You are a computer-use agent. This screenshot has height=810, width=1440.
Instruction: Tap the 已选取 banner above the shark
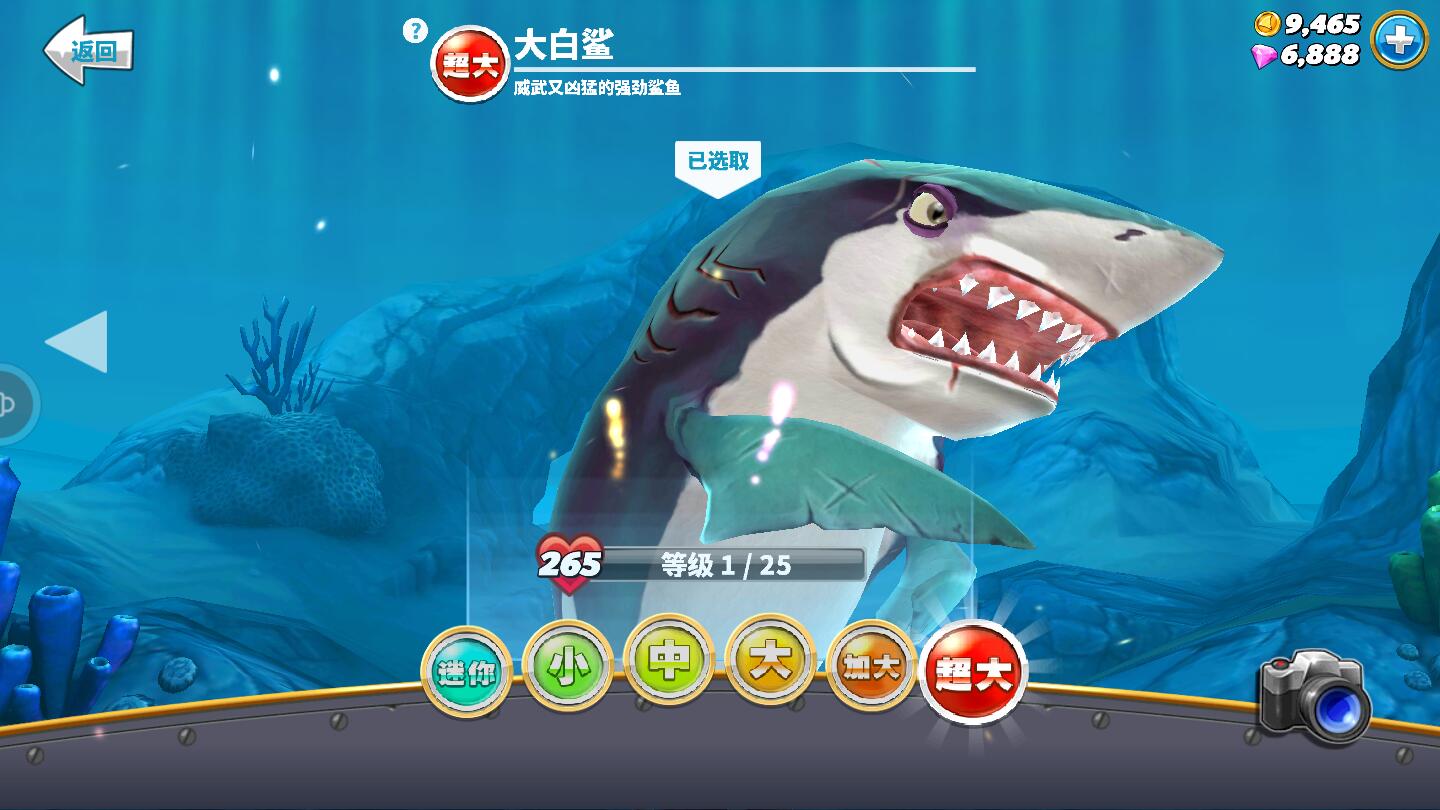click(720, 160)
